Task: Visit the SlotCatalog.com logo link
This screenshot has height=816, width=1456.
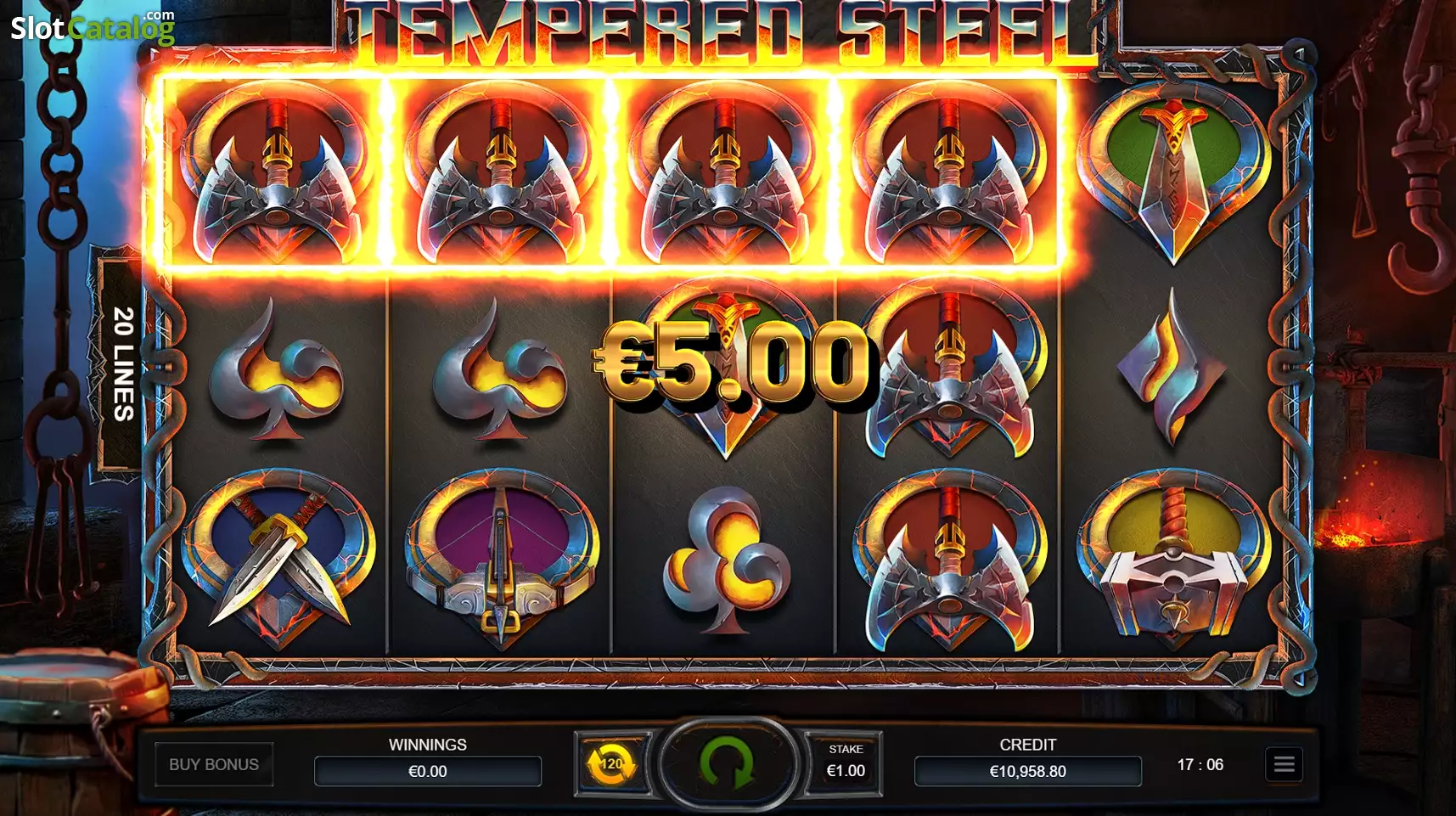Action: point(93,26)
